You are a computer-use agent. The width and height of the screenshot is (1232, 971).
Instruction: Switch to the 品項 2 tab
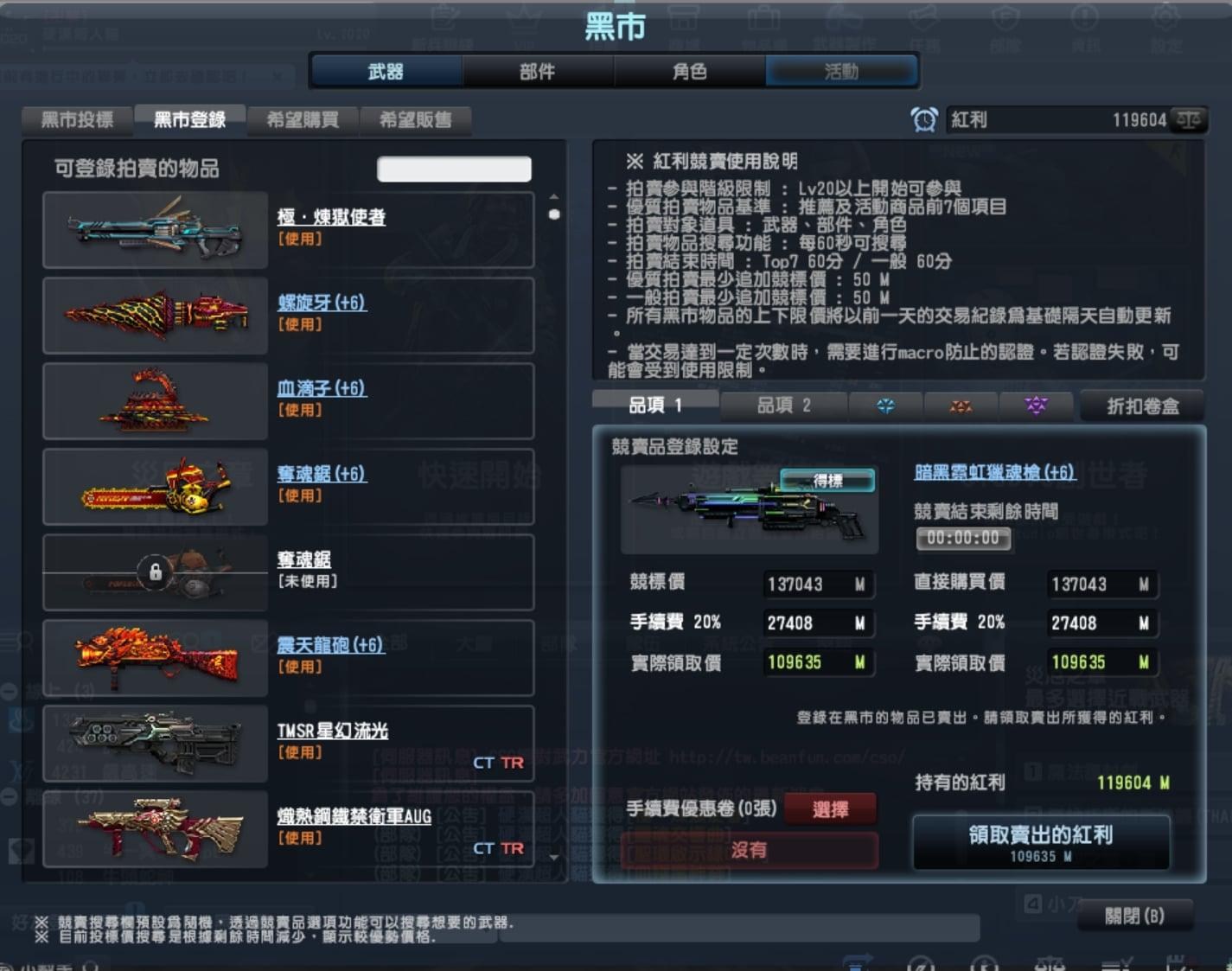[x=783, y=406]
